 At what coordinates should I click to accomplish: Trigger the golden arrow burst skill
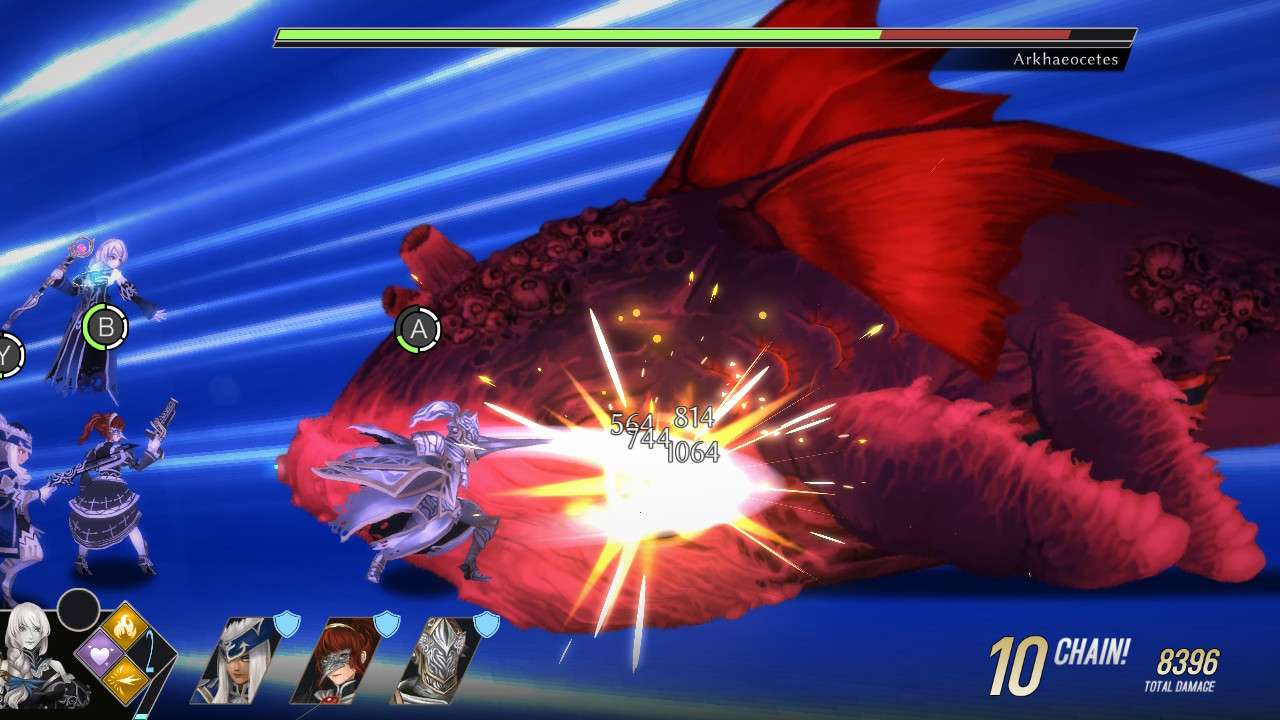pyautogui.click(x=126, y=680)
